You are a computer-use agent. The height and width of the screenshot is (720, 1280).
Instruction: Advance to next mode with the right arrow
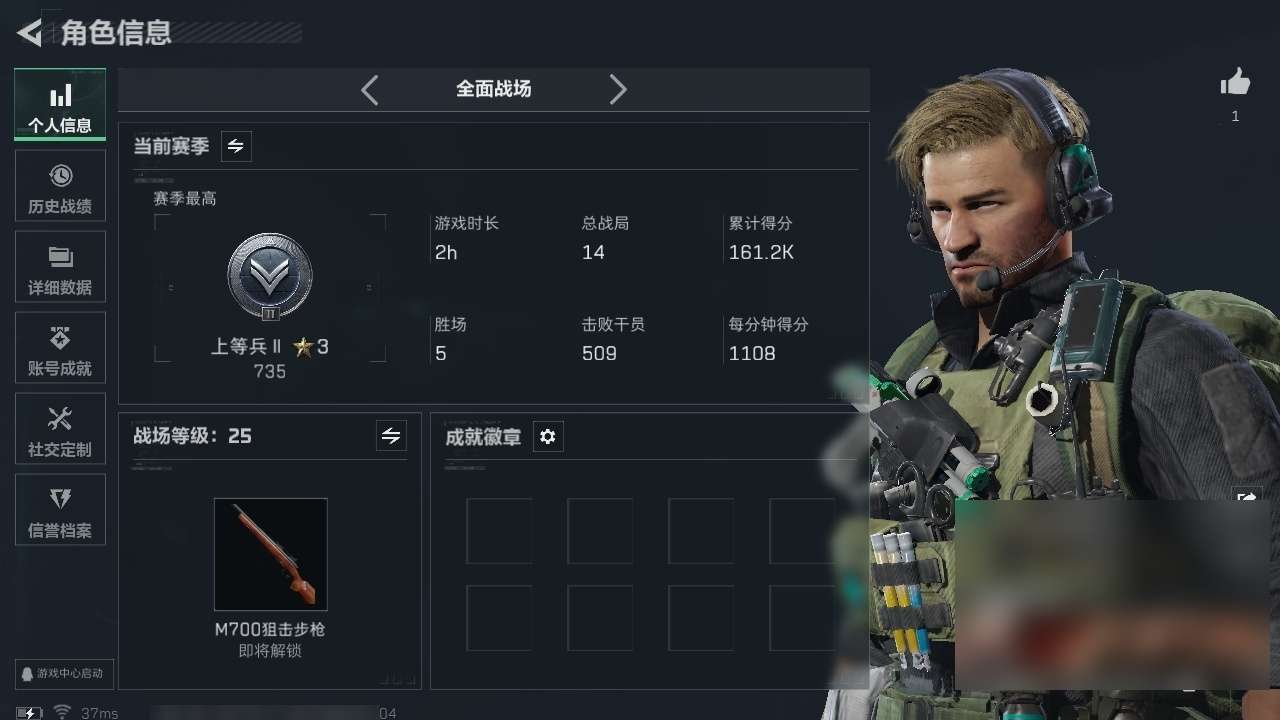pyautogui.click(x=618, y=89)
